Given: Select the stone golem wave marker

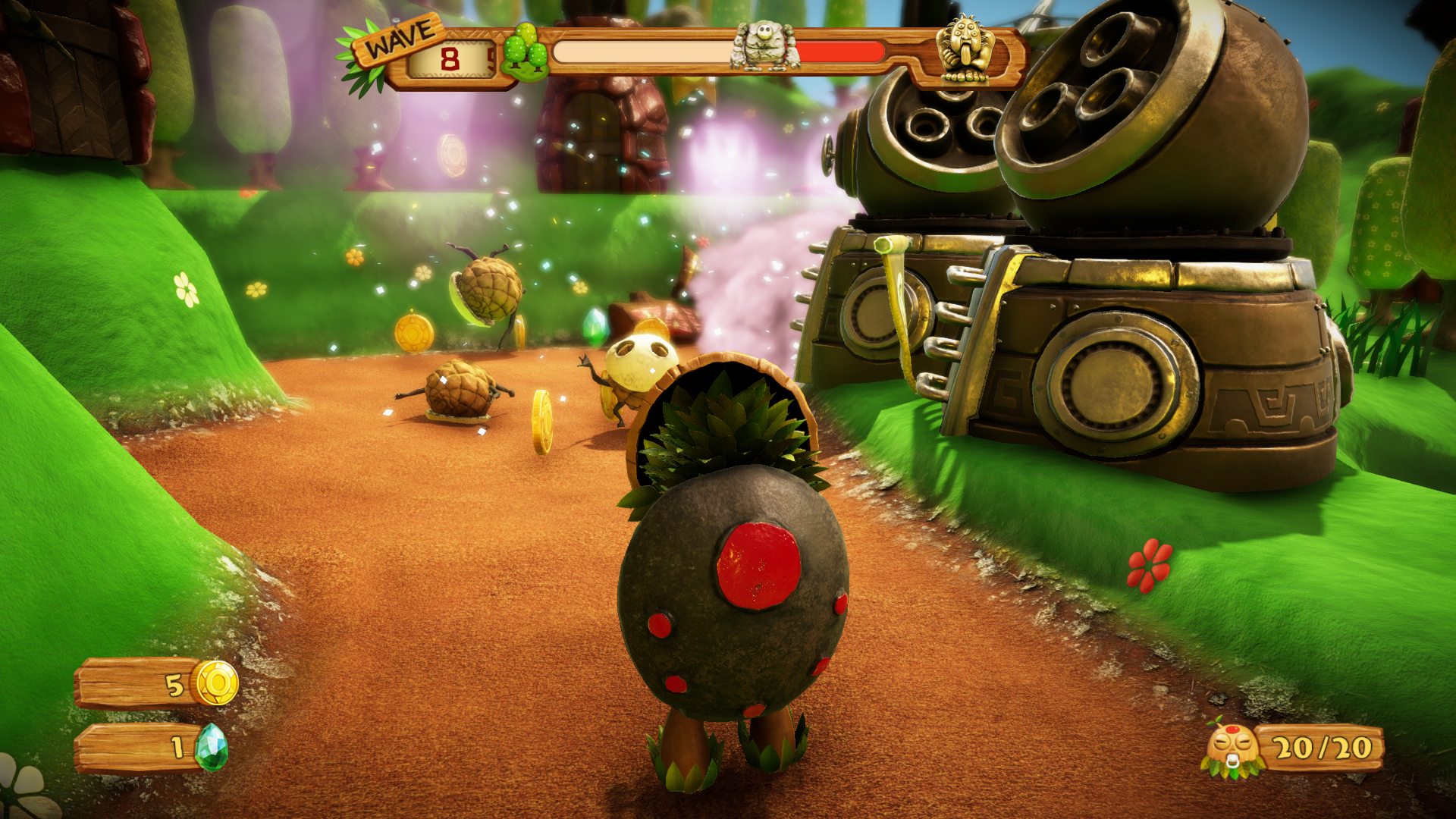Looking at the screenshot, I should (x=764, y=46).
